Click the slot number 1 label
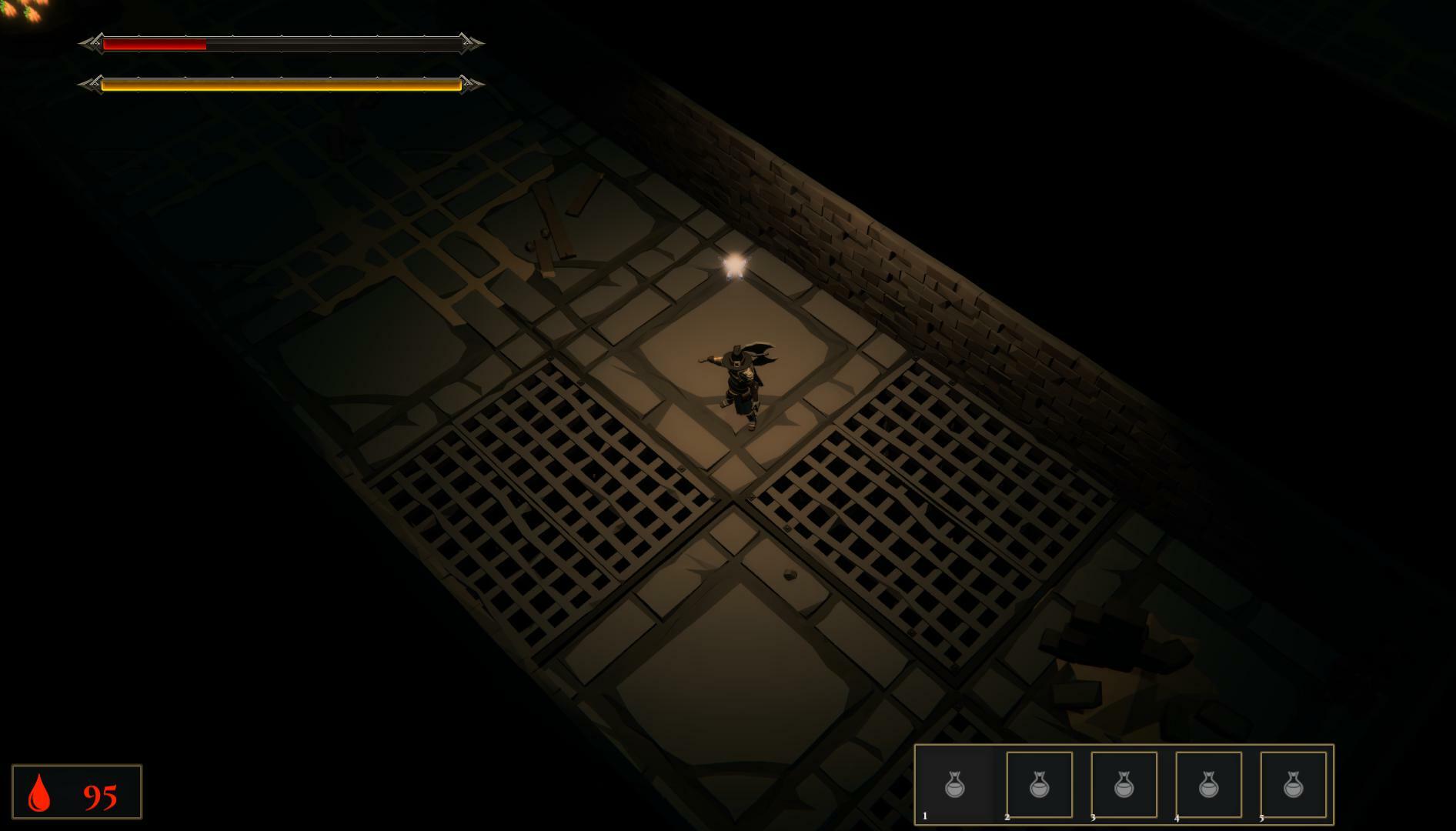The image size is (1456, 831). 924,817
